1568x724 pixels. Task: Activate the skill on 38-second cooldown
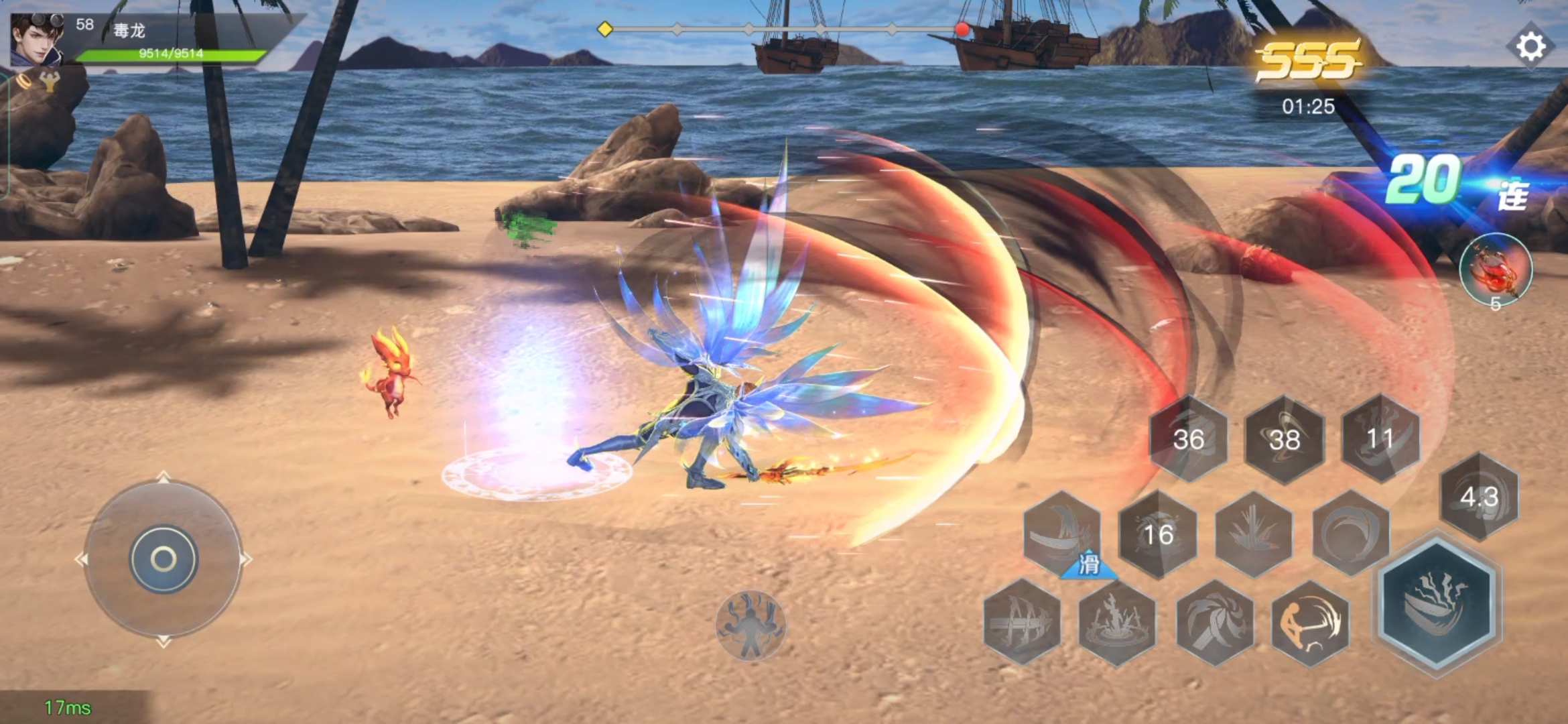(1285, 440)
